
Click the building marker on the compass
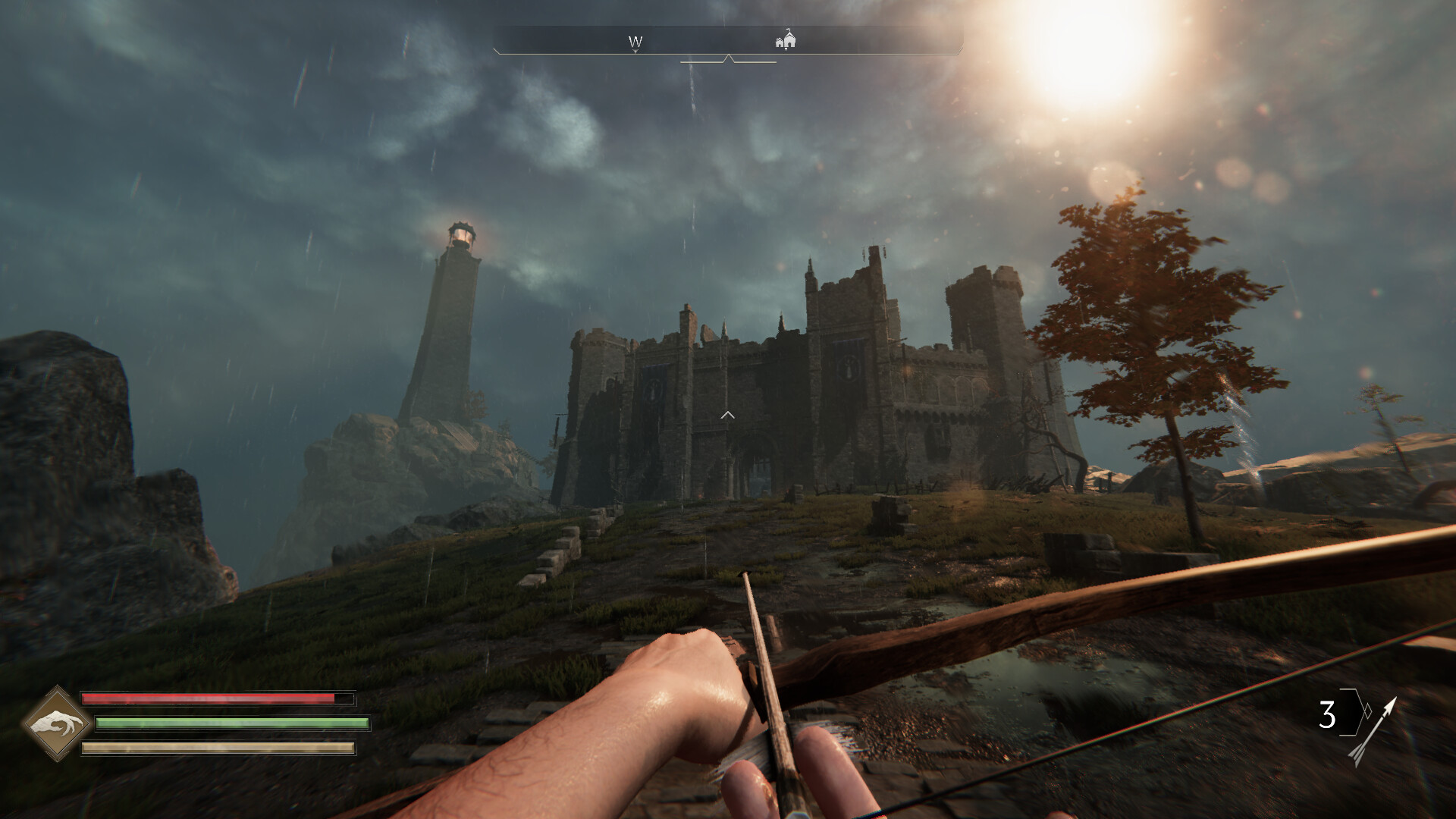(x=786, y=39)
